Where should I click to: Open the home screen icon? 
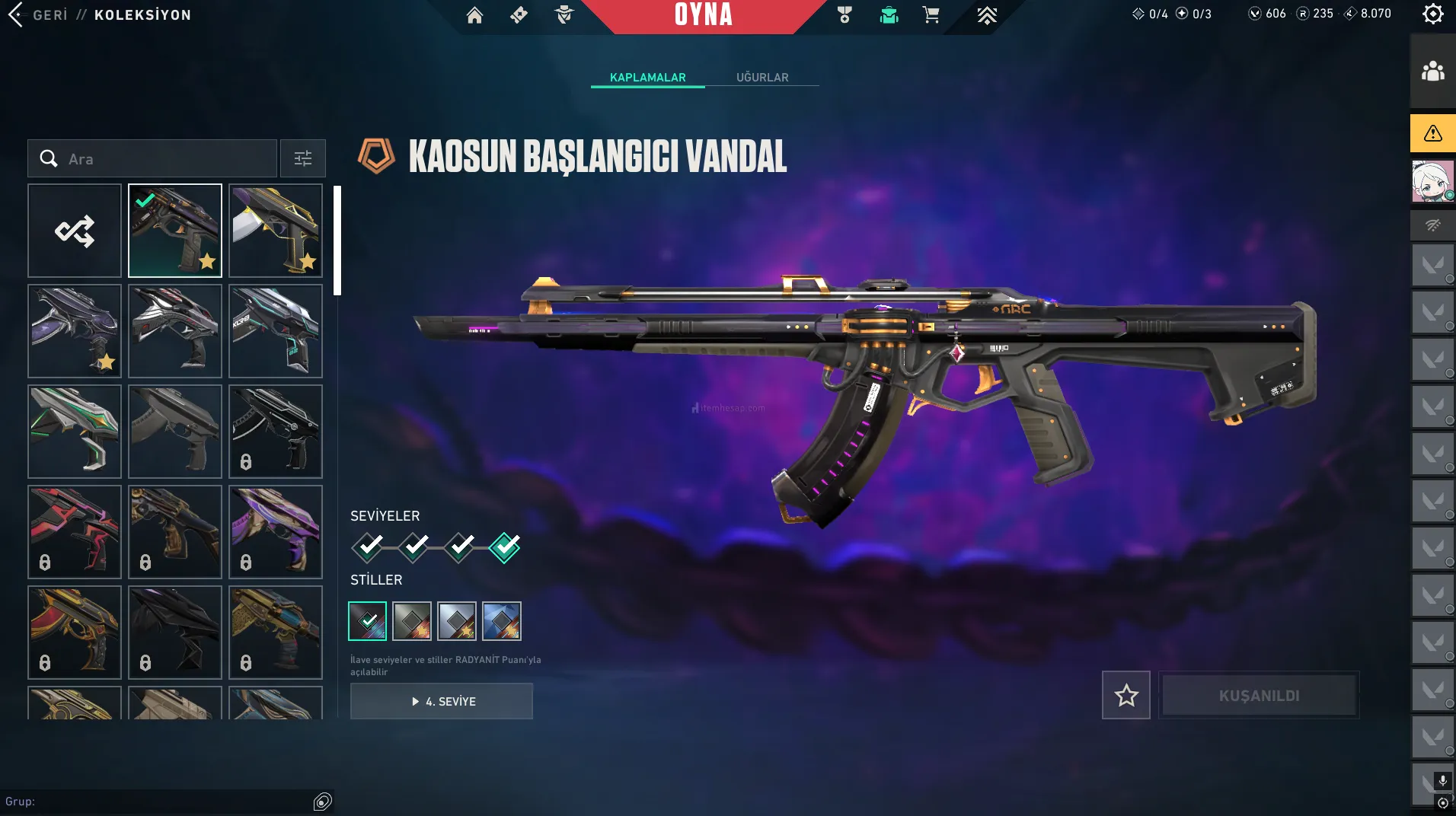tap(474, 15)
